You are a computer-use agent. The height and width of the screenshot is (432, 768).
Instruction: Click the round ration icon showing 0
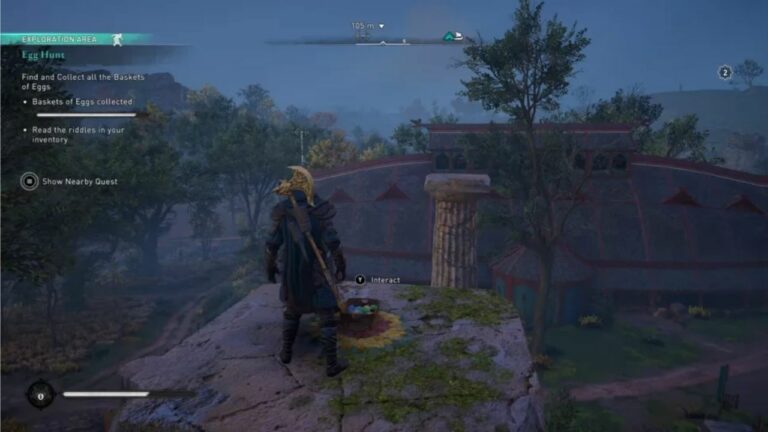pyautogui.click(x=41, y=393)
